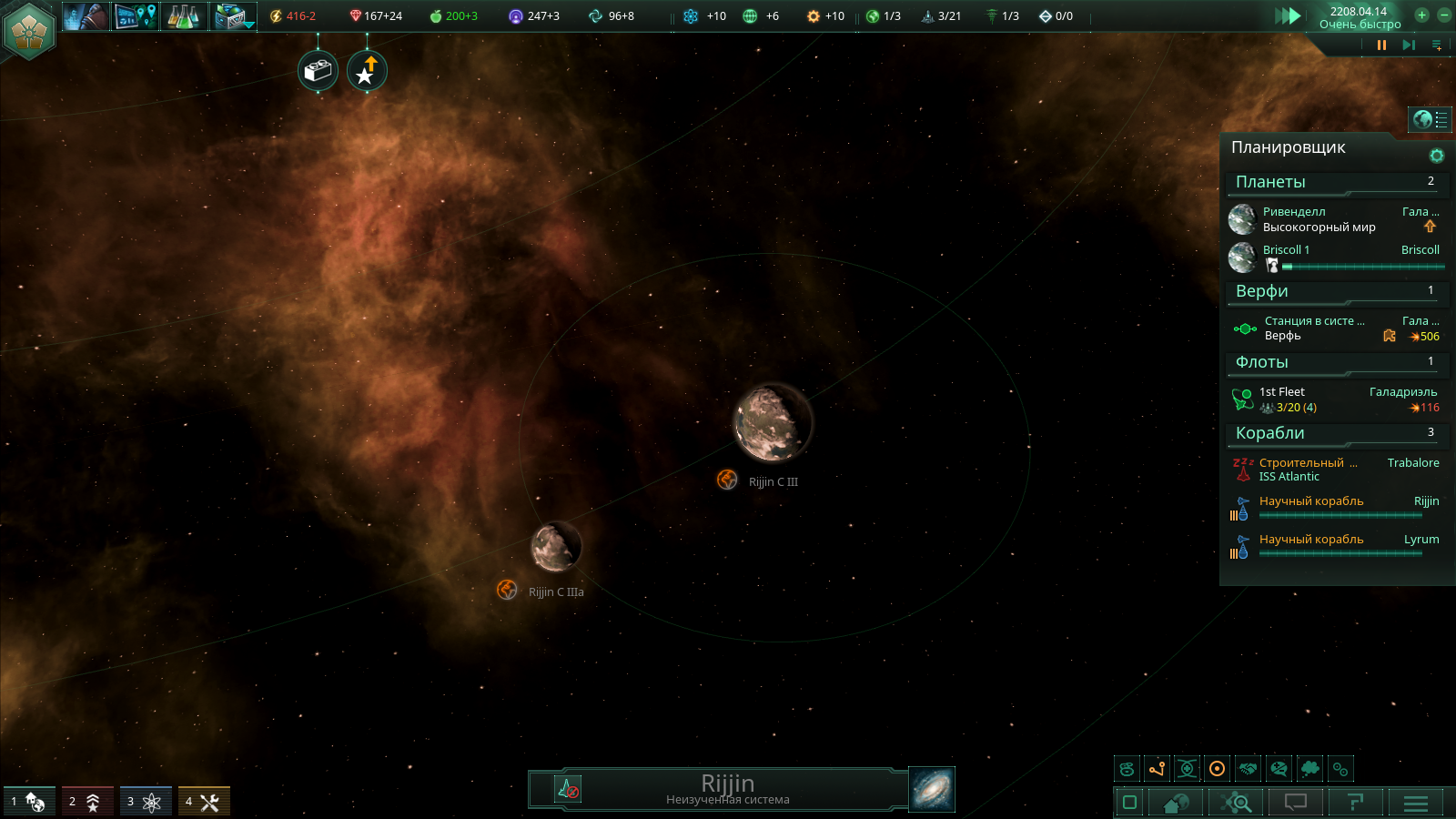Decrease game speed with the minus button
Image resolution: width=1456 pixels, height=819 pixels.
[x=1443, y=15]
